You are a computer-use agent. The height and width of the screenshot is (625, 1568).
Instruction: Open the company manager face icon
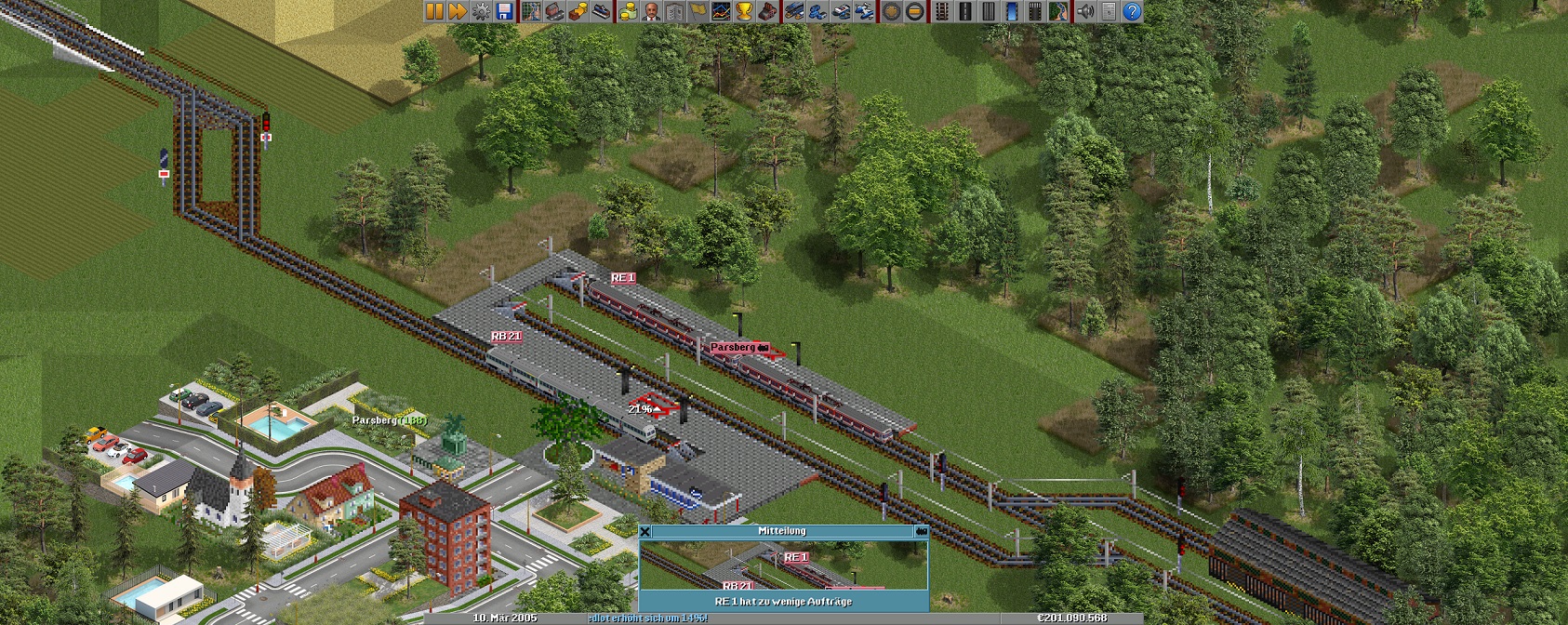coord(651,11)
